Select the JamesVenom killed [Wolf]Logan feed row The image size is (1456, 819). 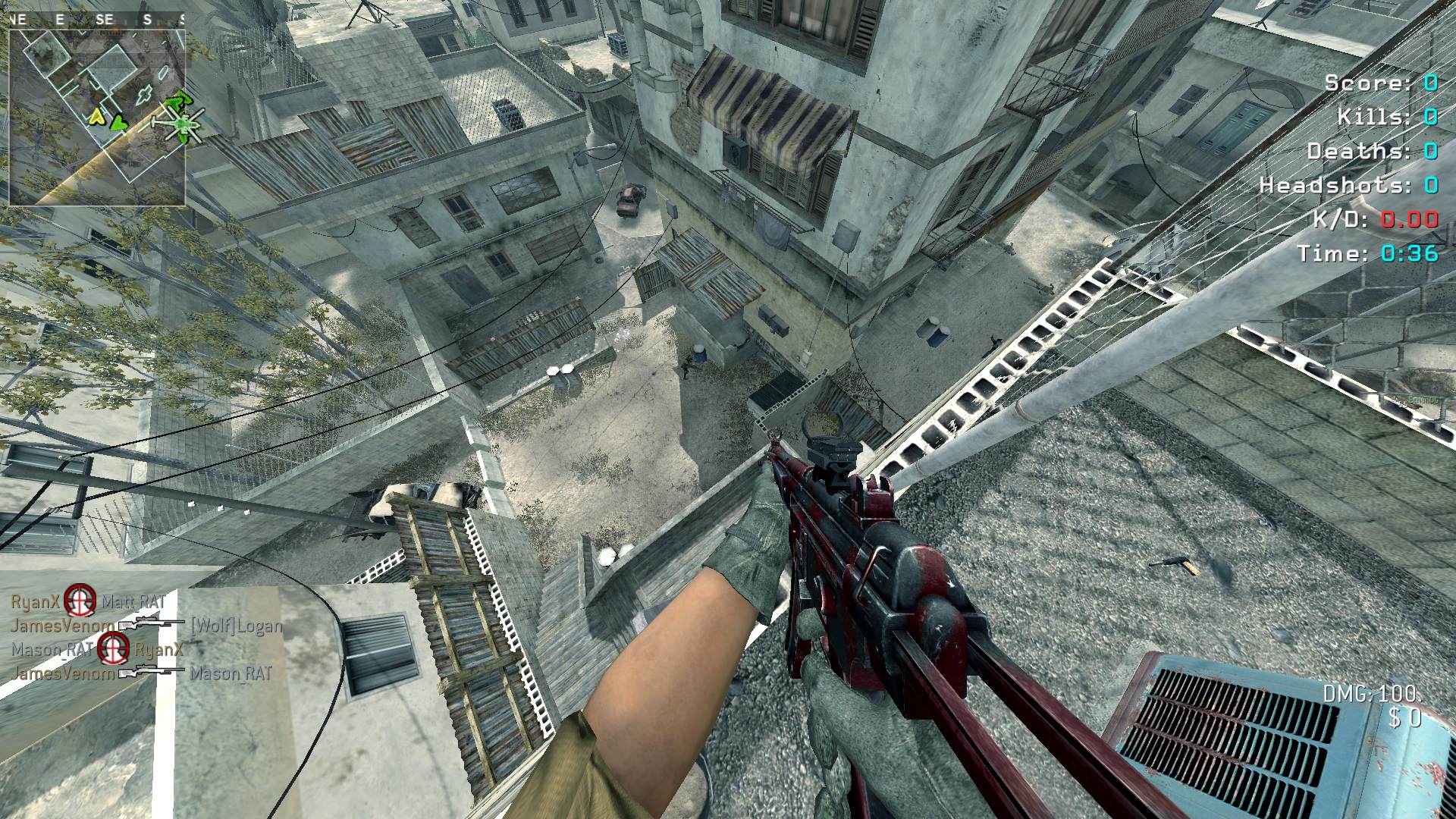(x=146, y=626)
